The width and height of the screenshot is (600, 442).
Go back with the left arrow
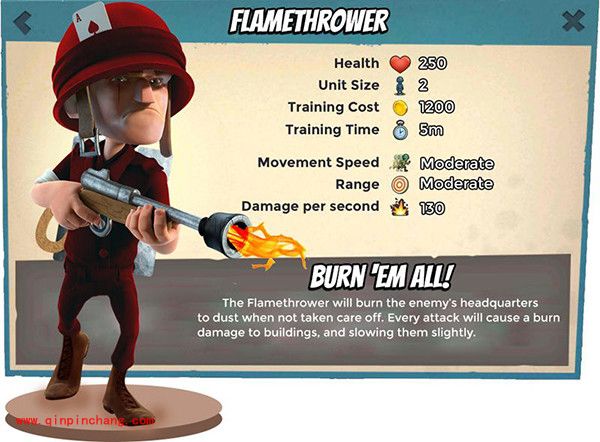22,21
